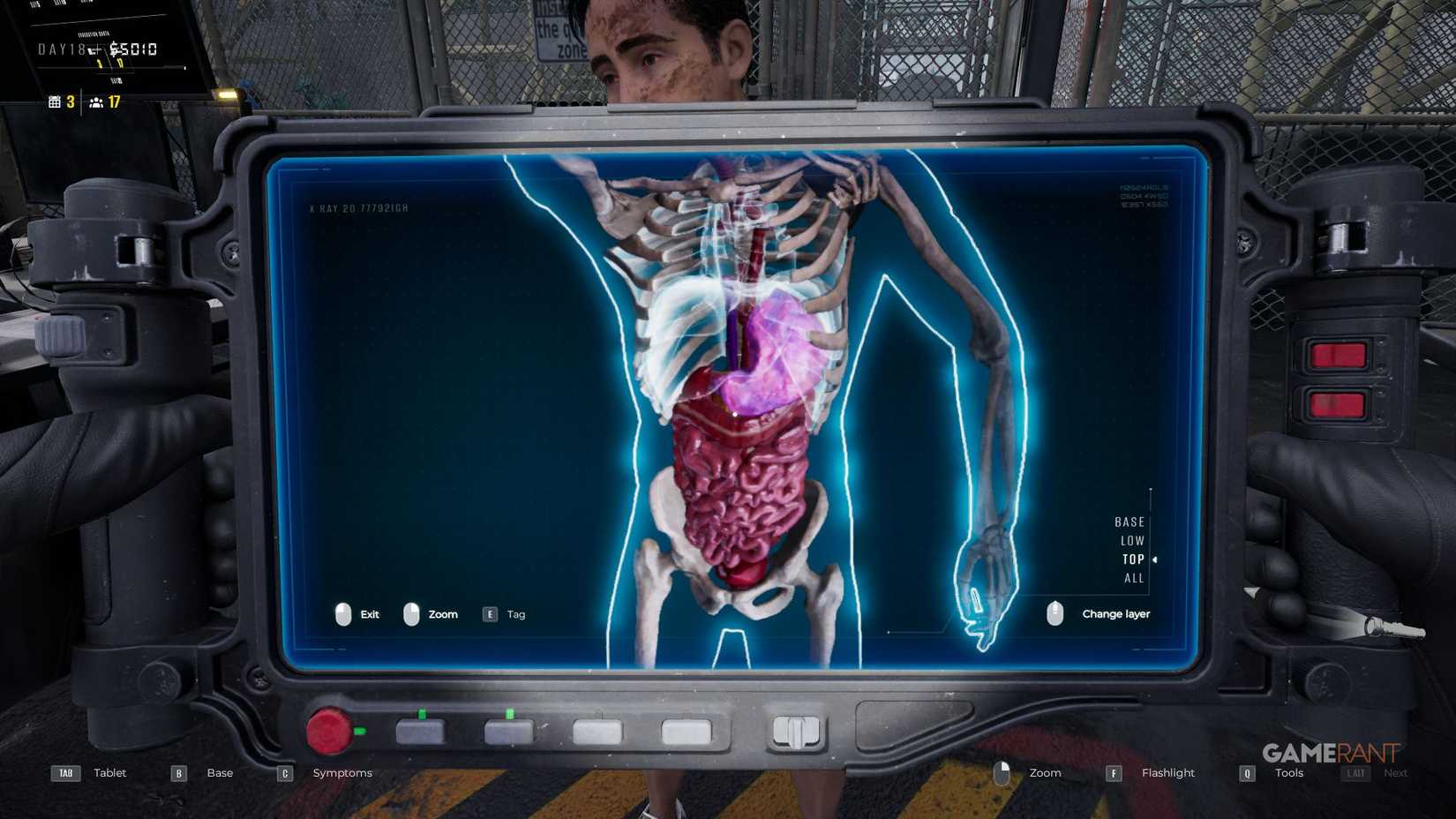Click the Q key icon for Tools
This screenshot has height=819, width=1456.
[x=1247, y=772]
